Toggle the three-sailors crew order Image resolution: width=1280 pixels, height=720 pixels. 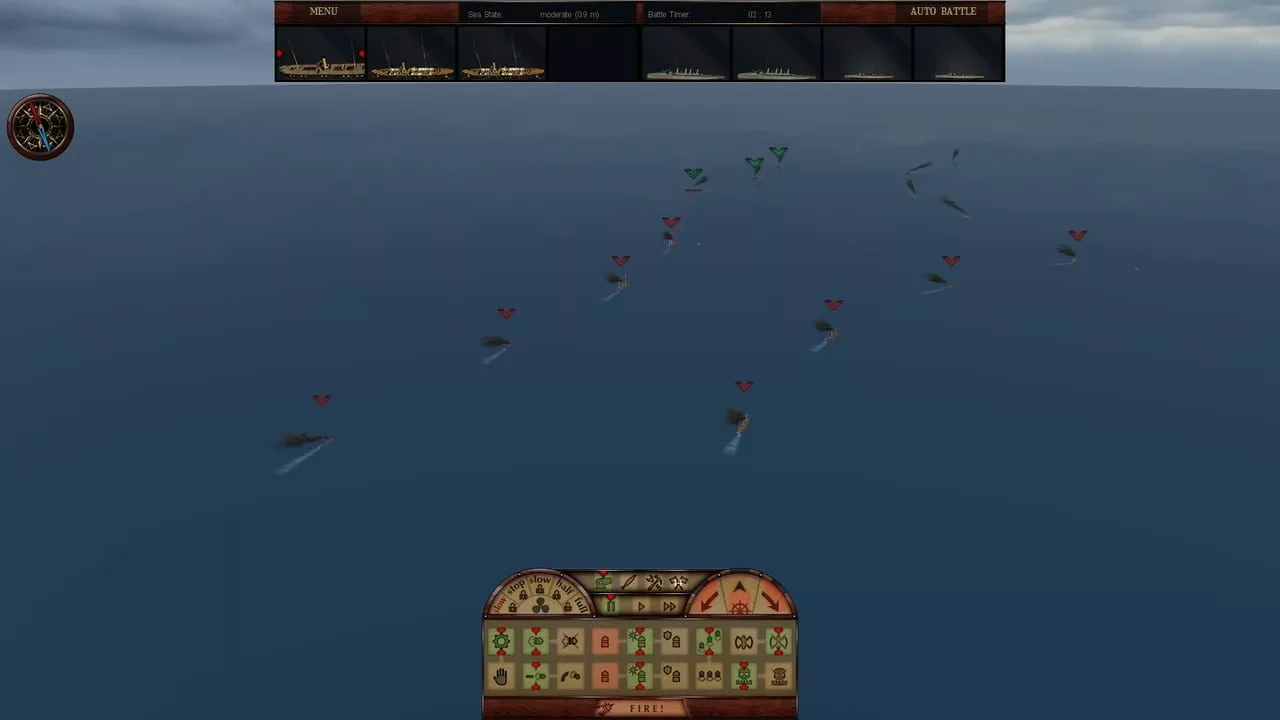point(707,674)
